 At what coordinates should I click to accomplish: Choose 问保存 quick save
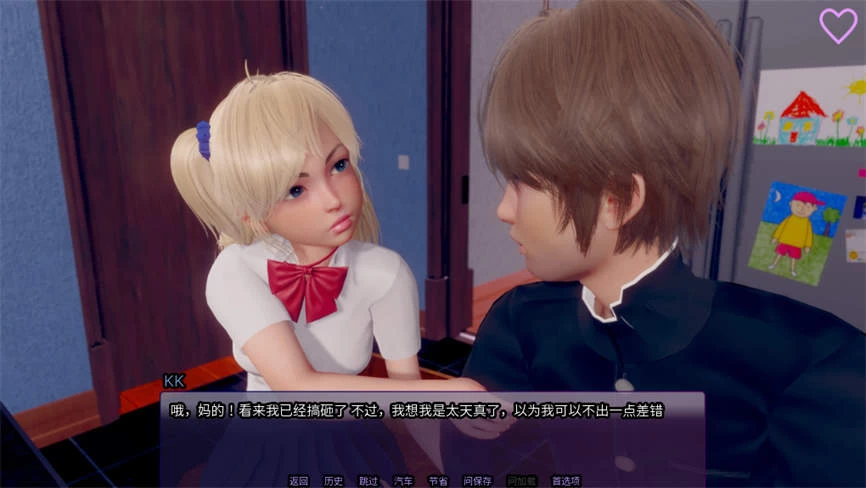(x=477, y=481)
